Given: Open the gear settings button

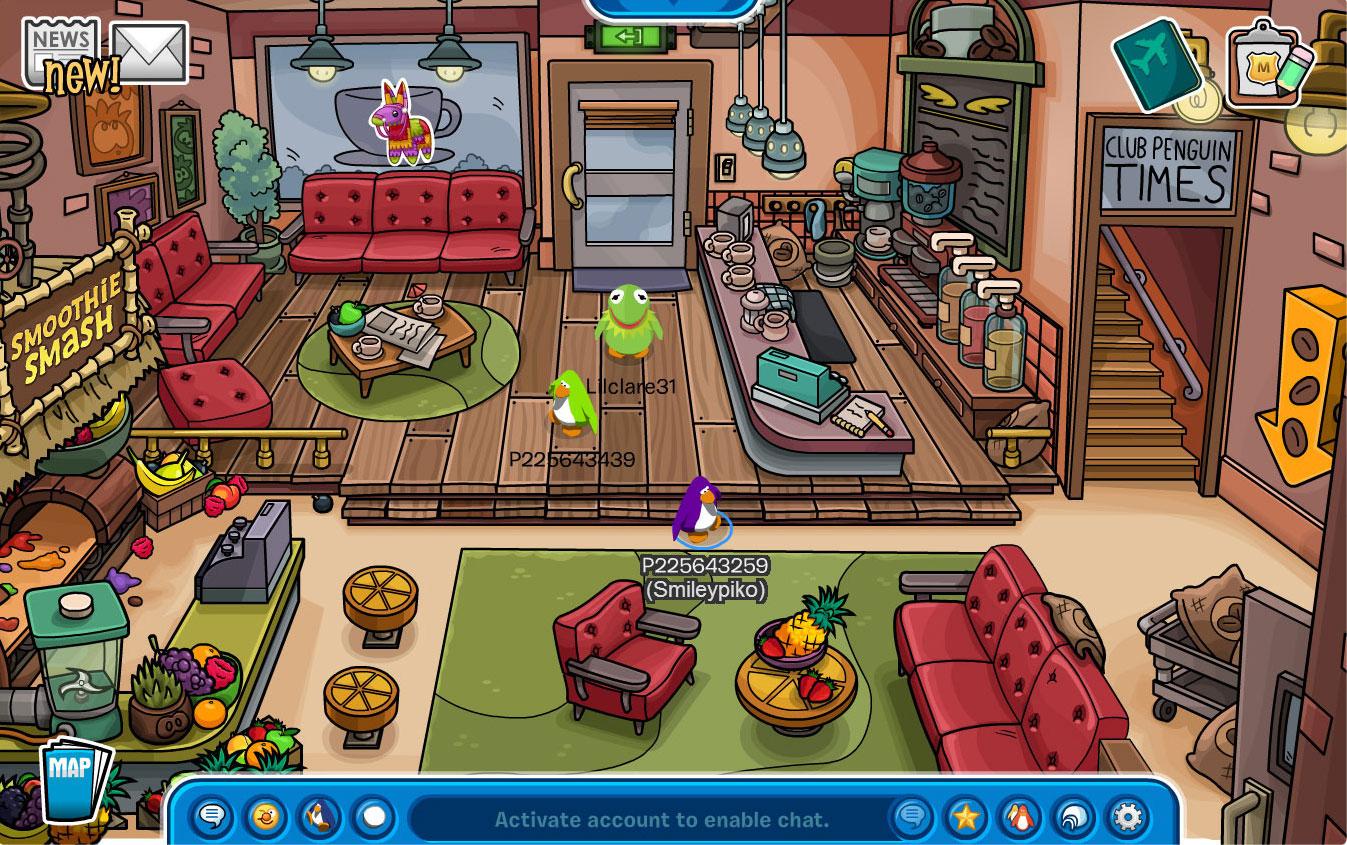Looking at the screenshot, I should coord(1128,817).
